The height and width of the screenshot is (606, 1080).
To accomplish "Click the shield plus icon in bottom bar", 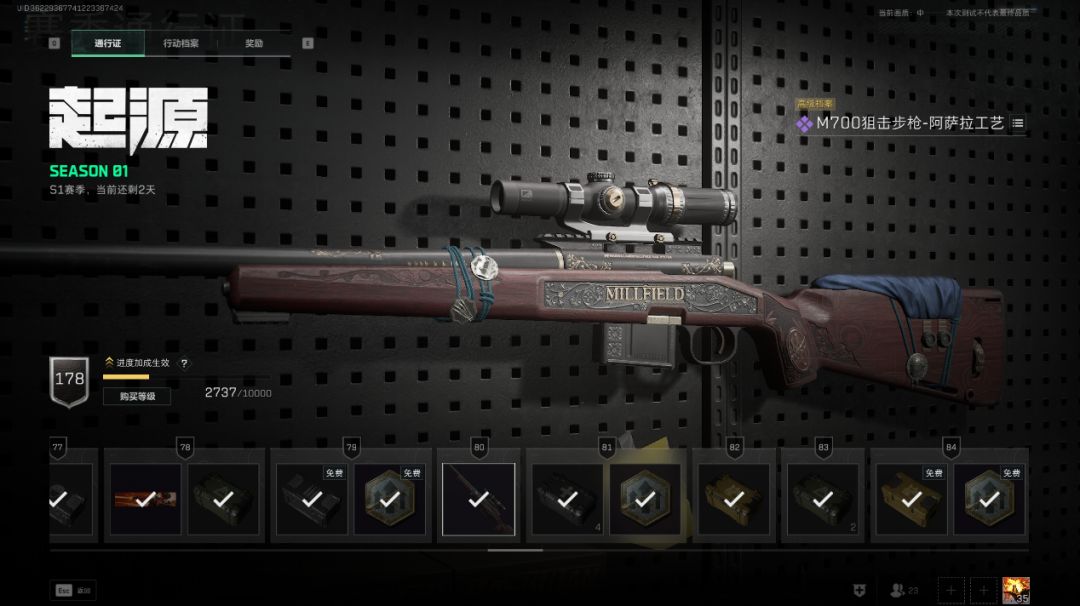I will tap(859, 591).
